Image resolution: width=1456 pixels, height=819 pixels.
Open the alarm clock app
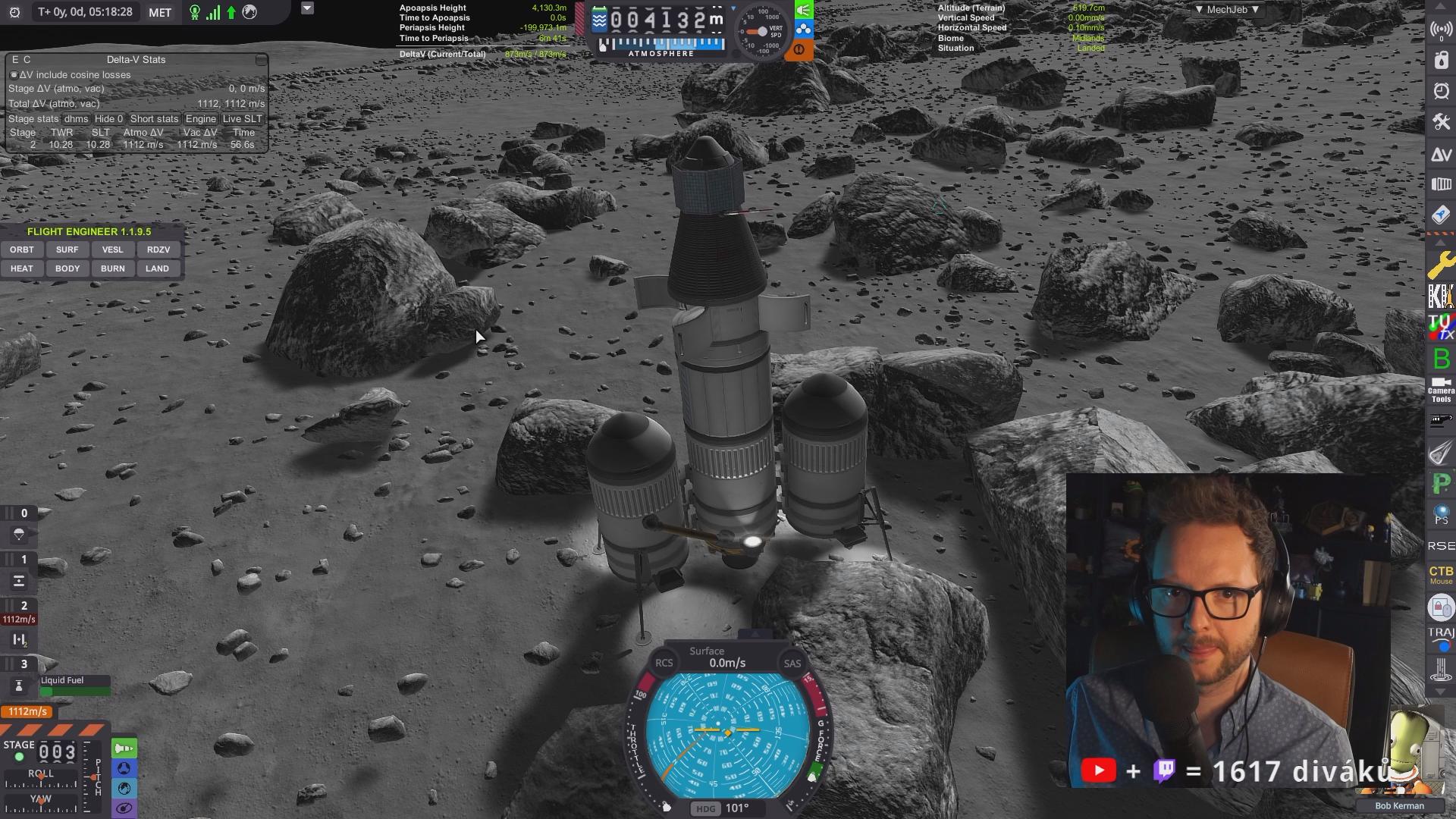pos(1441,91)
